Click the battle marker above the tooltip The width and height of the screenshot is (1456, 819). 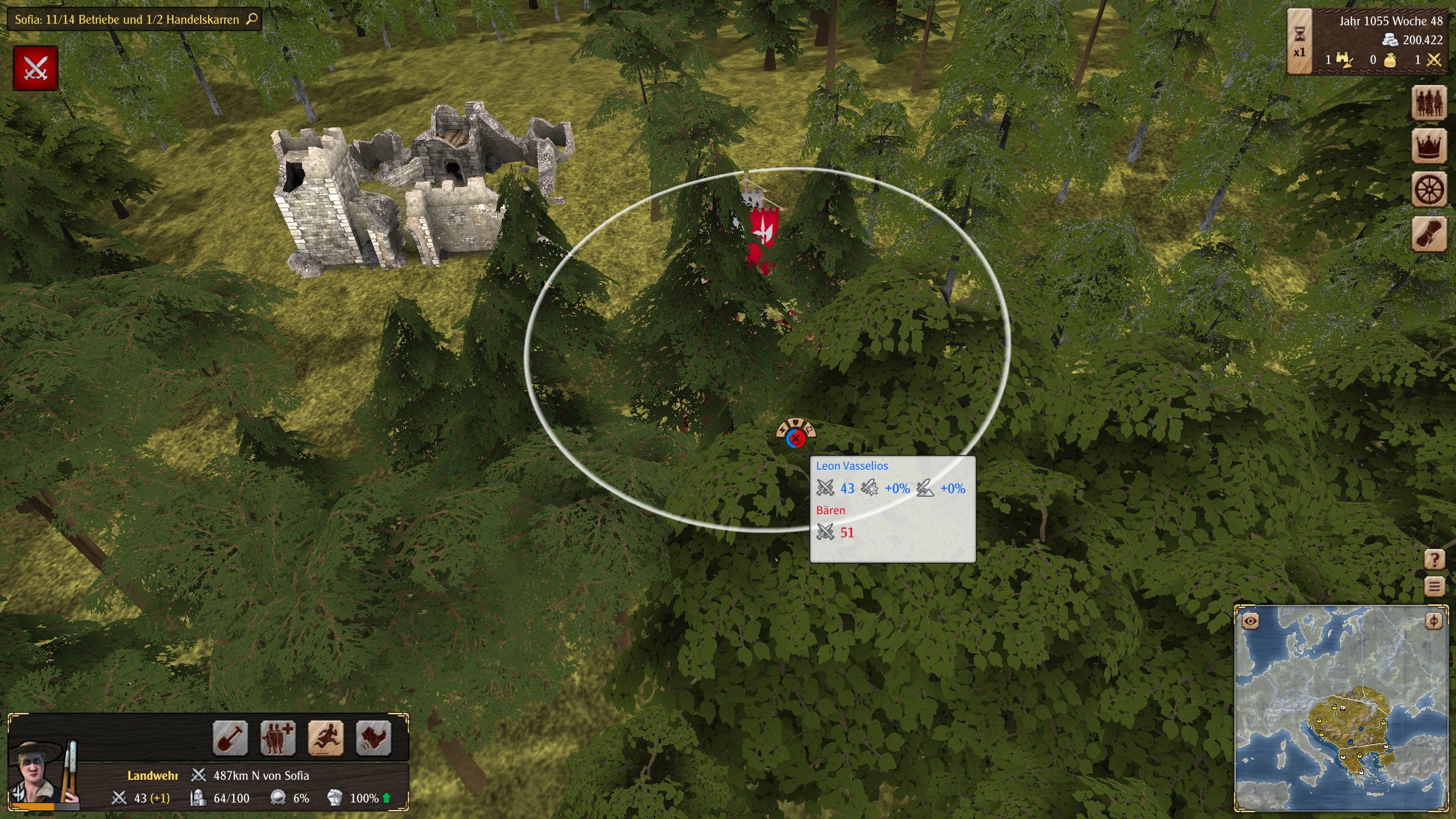796,437
